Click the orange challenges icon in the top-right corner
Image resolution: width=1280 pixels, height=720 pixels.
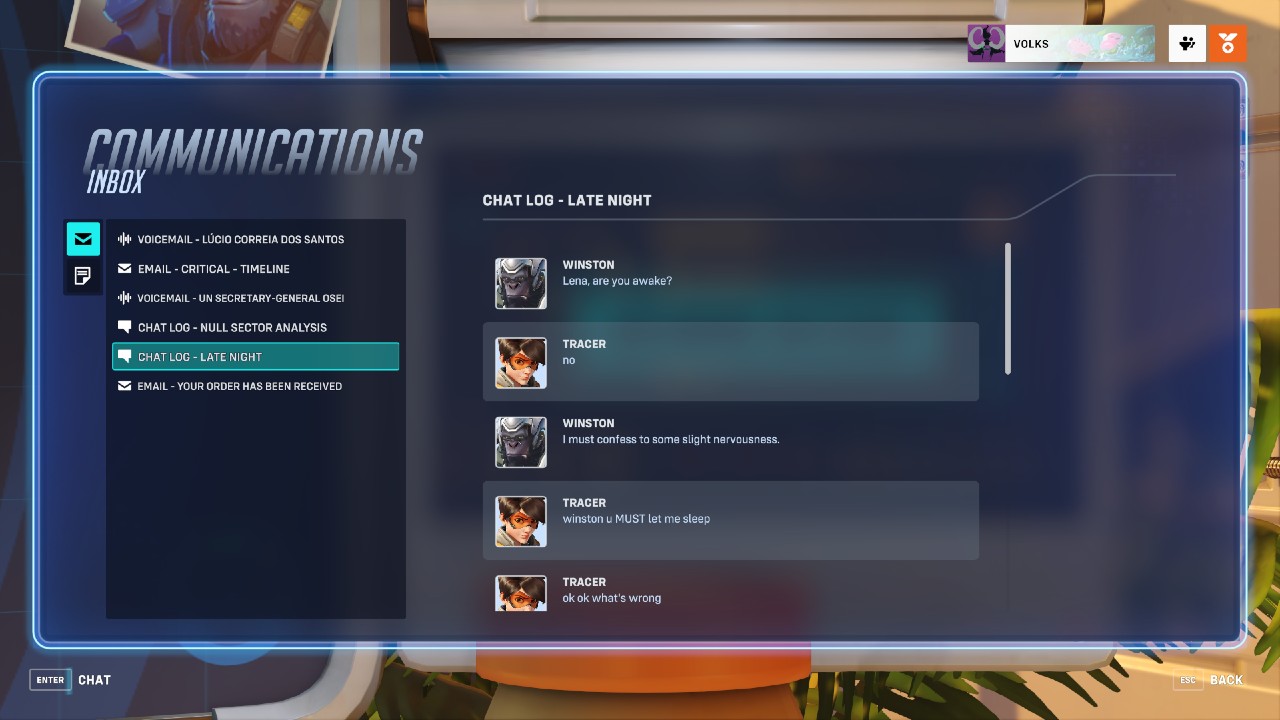point(1227,43)
